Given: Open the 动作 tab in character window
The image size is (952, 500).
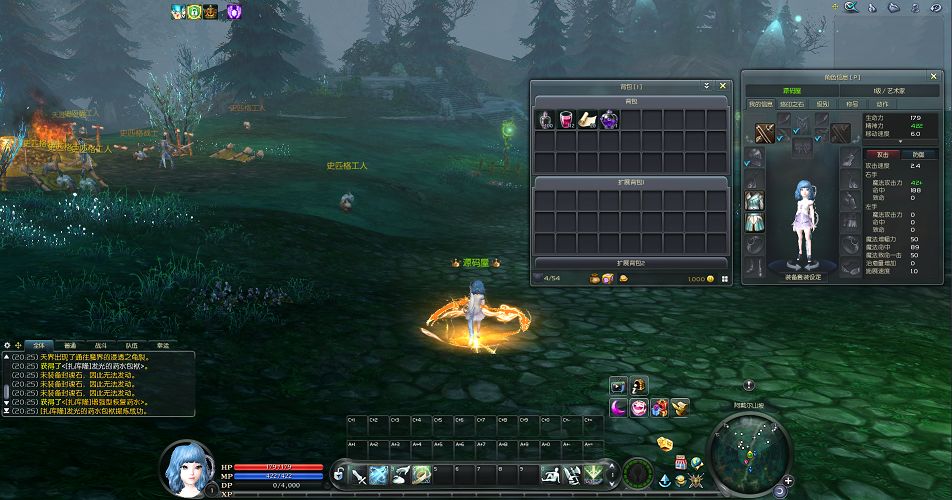Looking at the screenshot, I should click(x=882, y=104).
